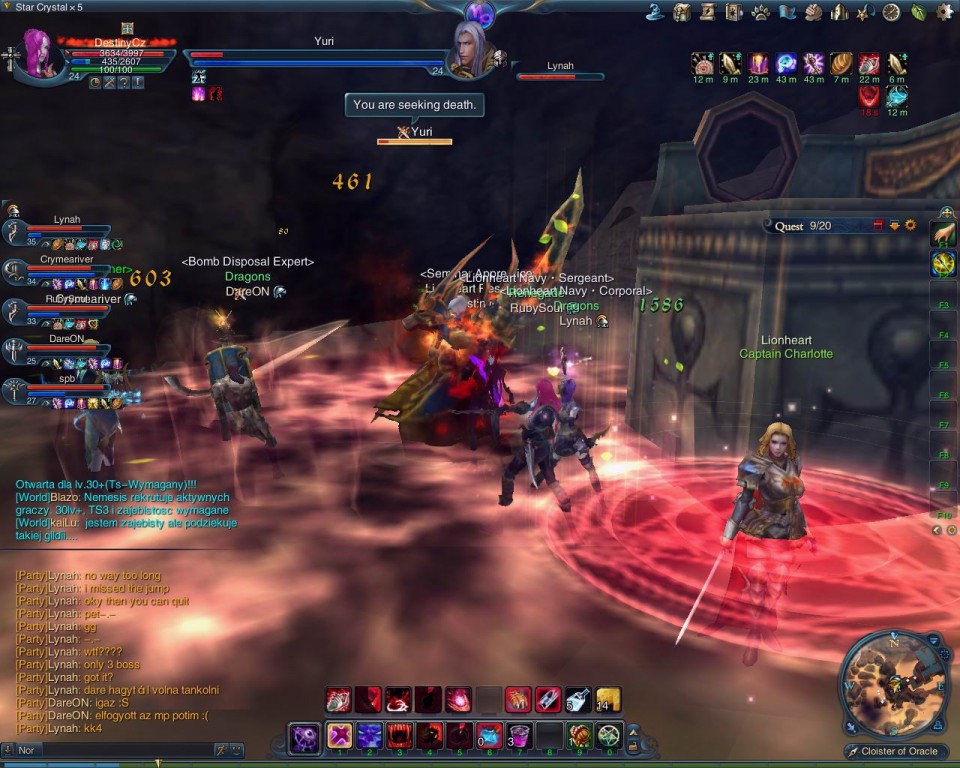Click the clock icon in top menu

pyautogui.click(x=891, y=12)
